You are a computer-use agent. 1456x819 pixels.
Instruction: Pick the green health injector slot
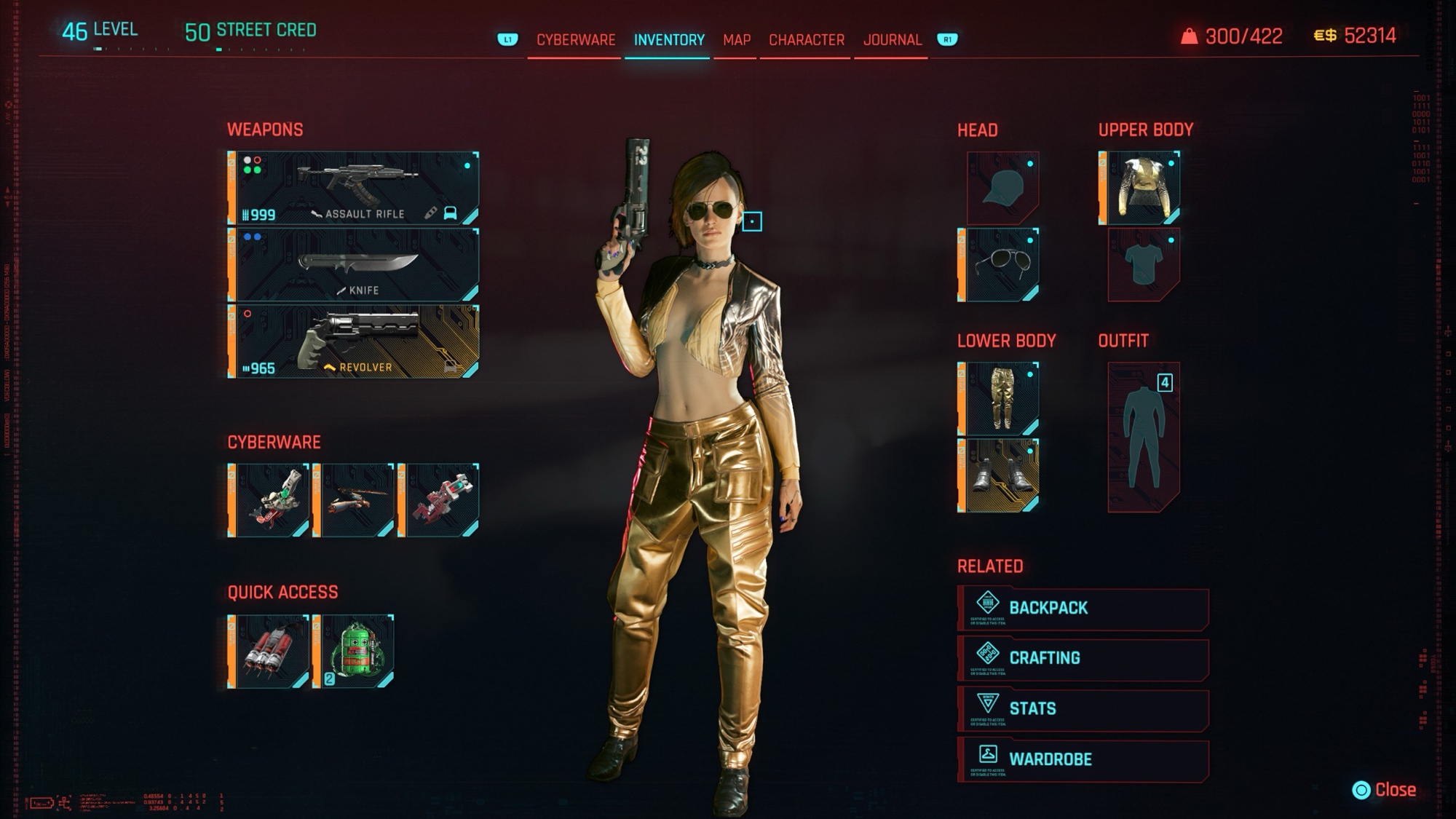click(354, 651)
